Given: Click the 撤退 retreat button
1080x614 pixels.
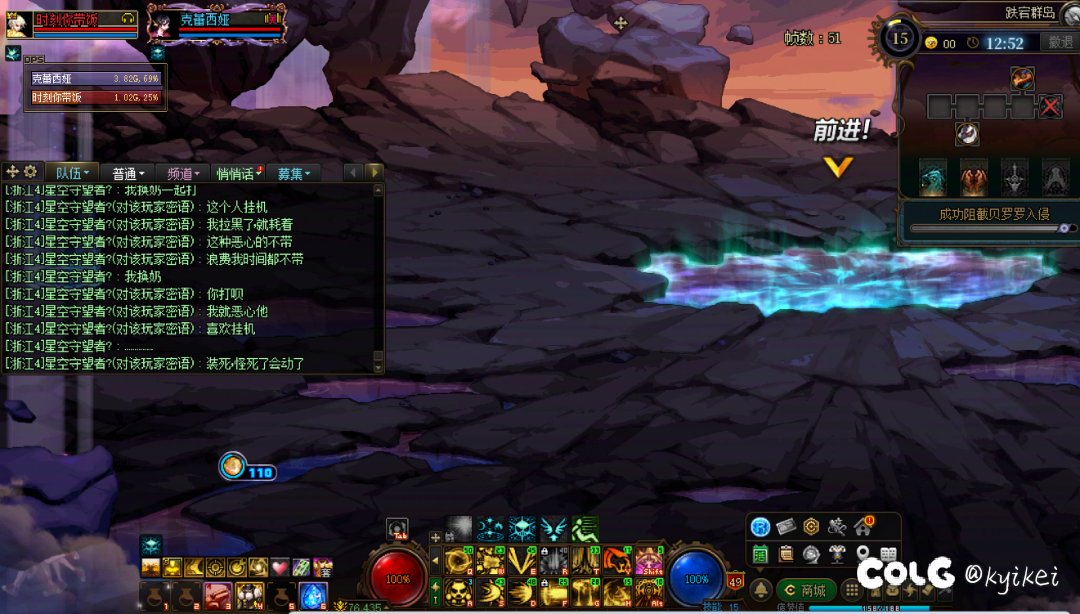Looking at the screenshot, I should point(1059,42).
